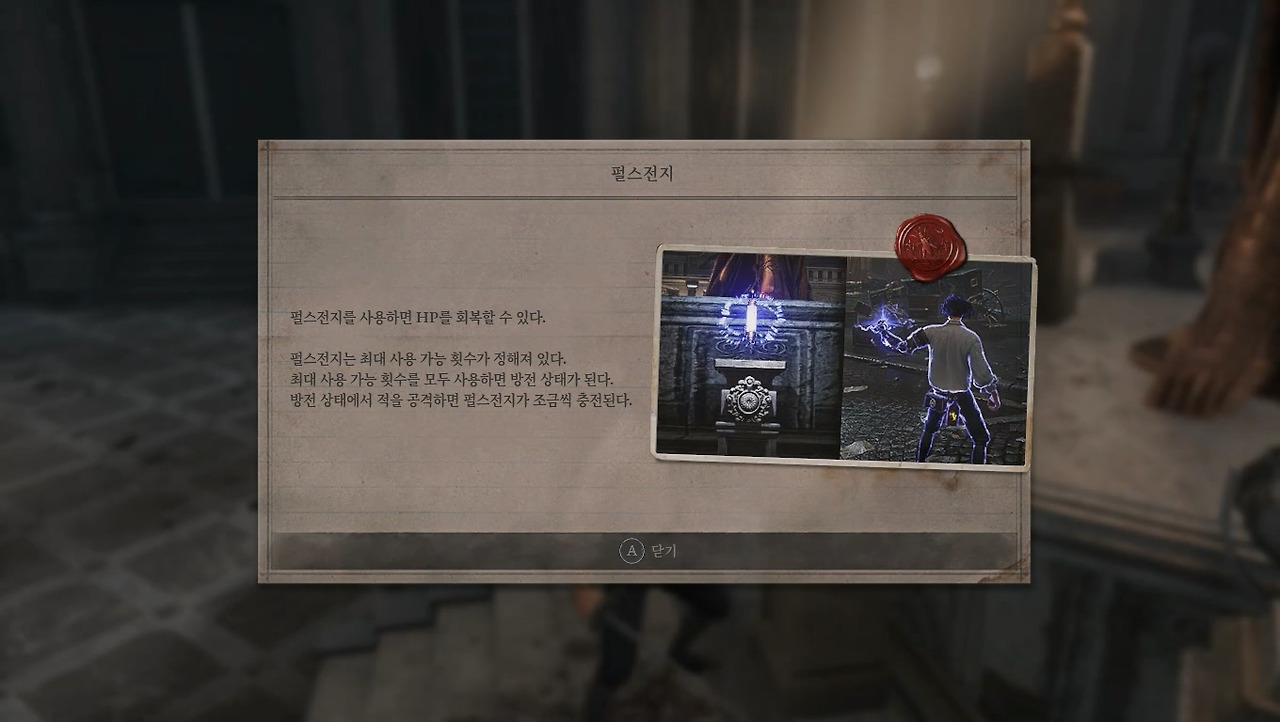Click the right photo panel of the postcard
This screenshot has width=1280, height=722.
click(x=935, y=360)
